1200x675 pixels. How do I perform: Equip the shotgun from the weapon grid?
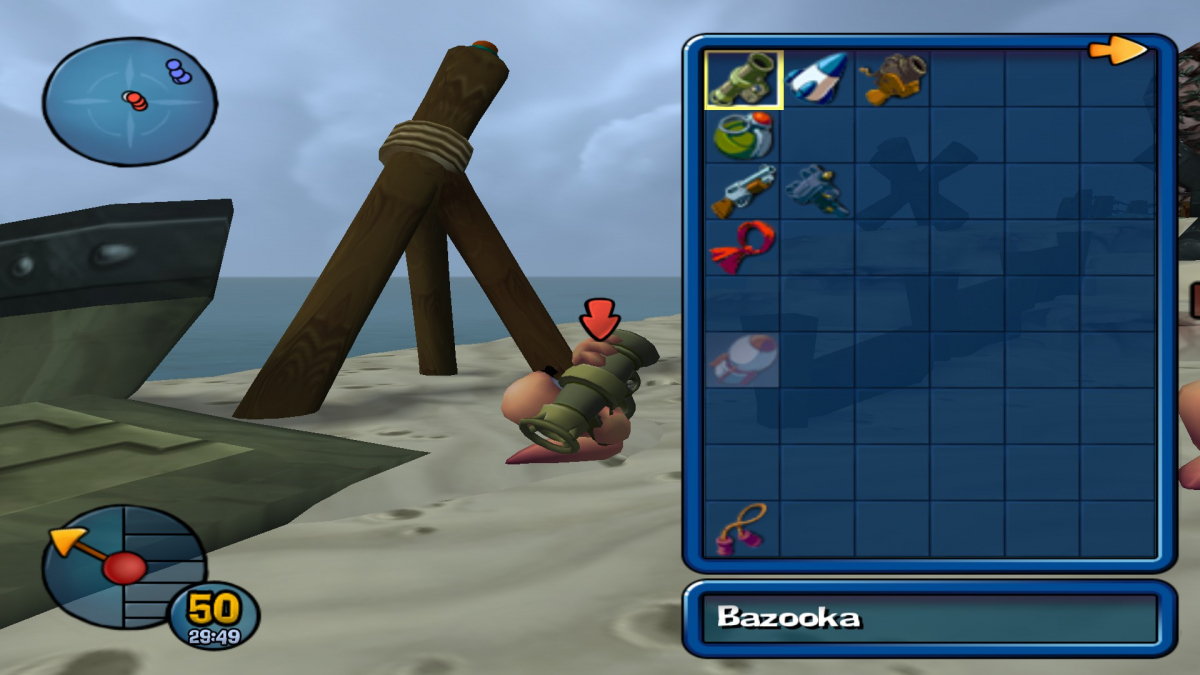(743, 191)
